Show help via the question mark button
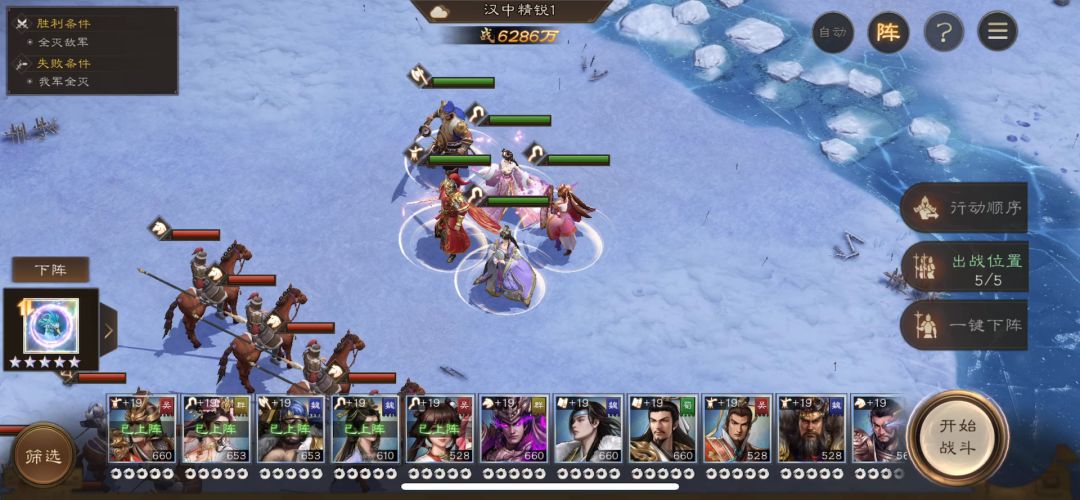The width and height of the screenshot is (1080, 500). pos(942,32)
